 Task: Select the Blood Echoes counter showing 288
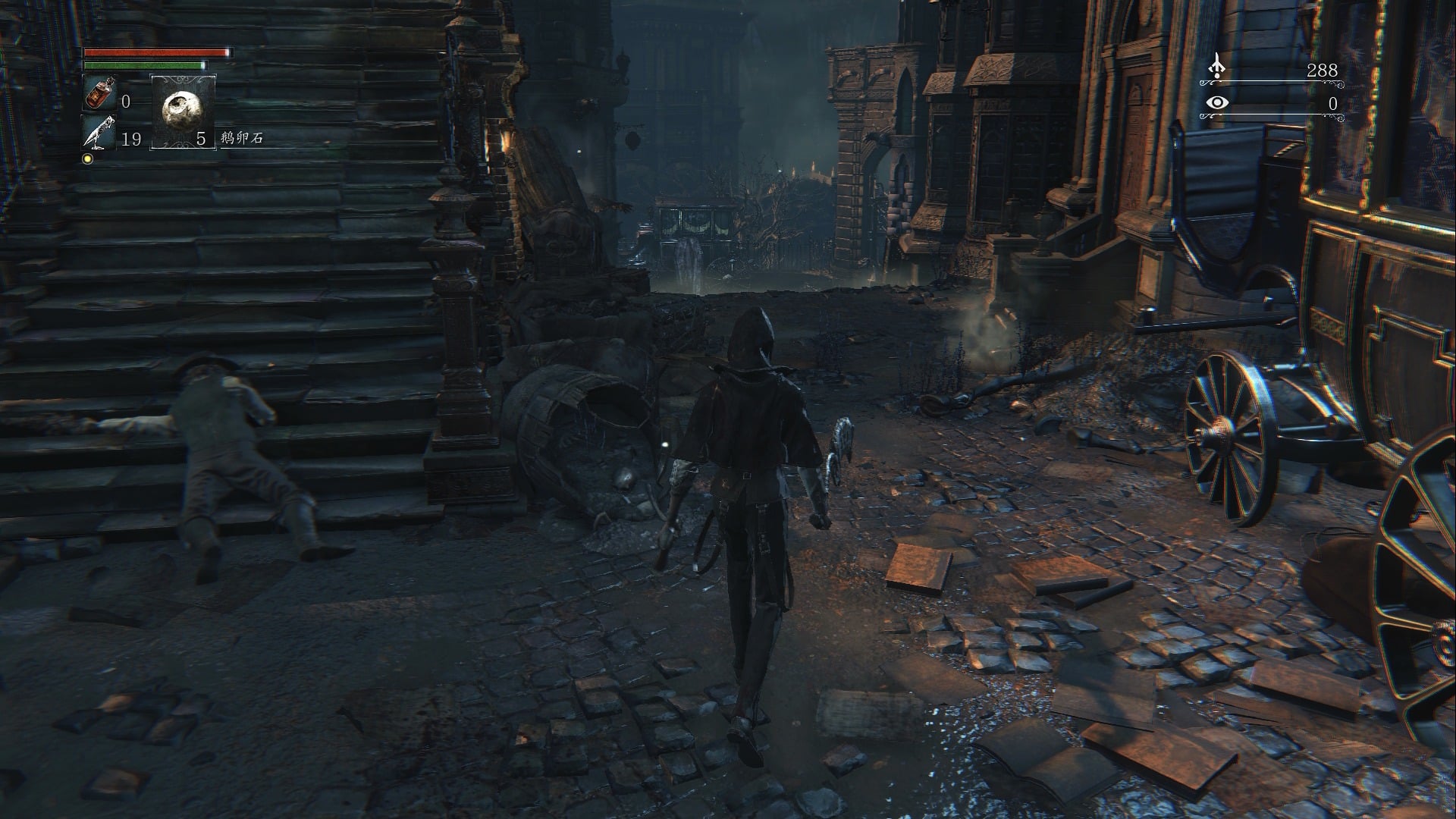1323,71
